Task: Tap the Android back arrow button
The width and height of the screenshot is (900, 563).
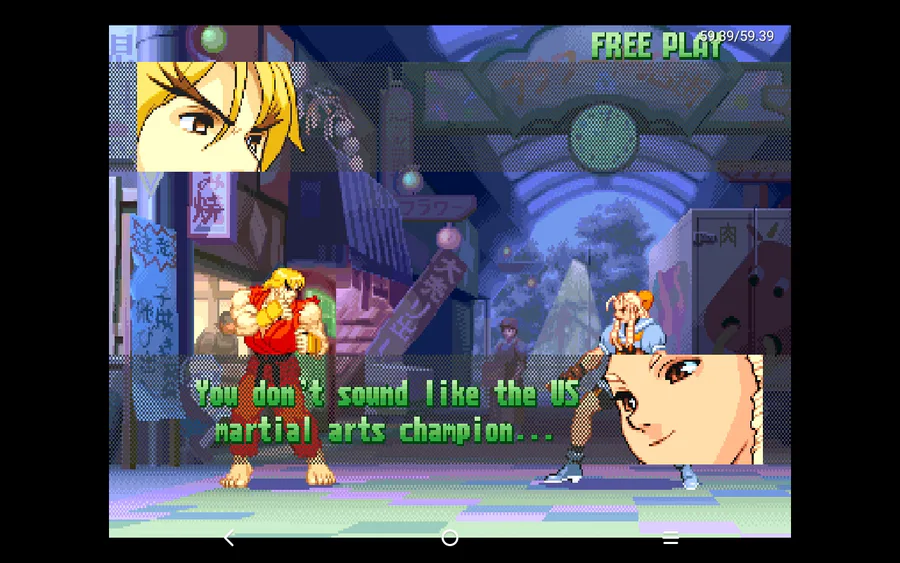Action: click(x=229, y=538)
